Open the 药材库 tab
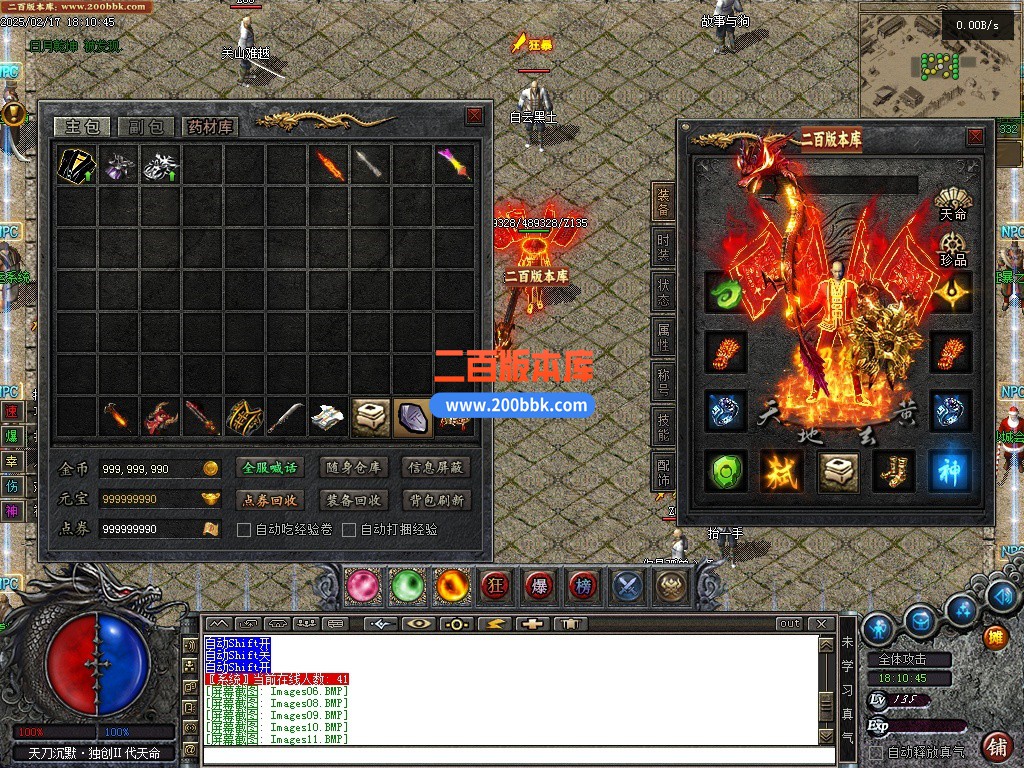Image resolution: width=1024 pixels, height=768 pixels. 207,127
